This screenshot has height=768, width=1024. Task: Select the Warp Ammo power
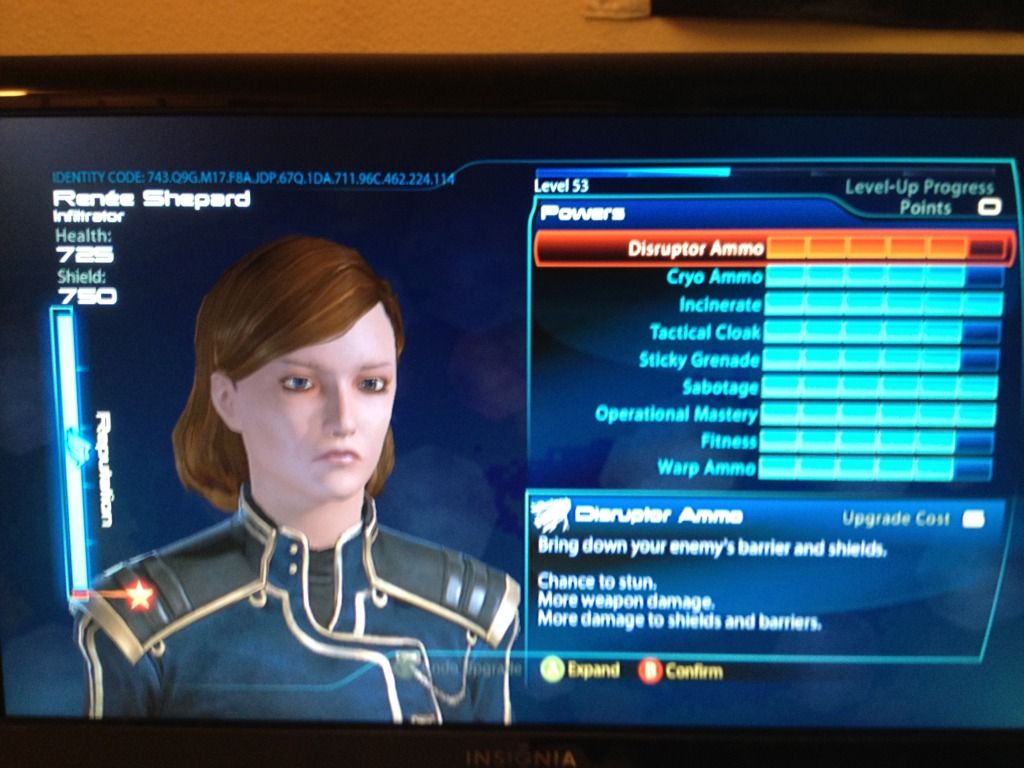pos(707,468)
